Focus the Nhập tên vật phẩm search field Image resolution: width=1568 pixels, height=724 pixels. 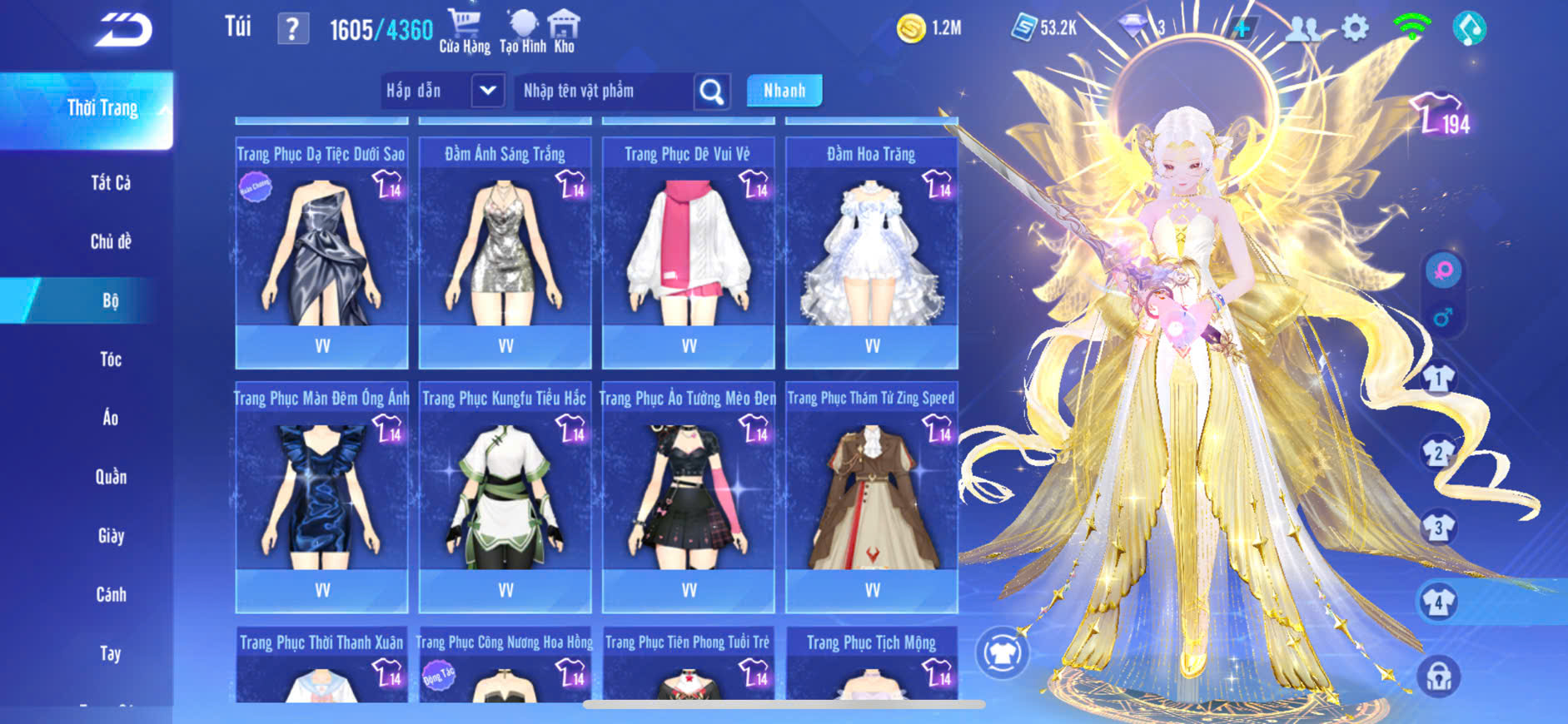tap(605, 91)
